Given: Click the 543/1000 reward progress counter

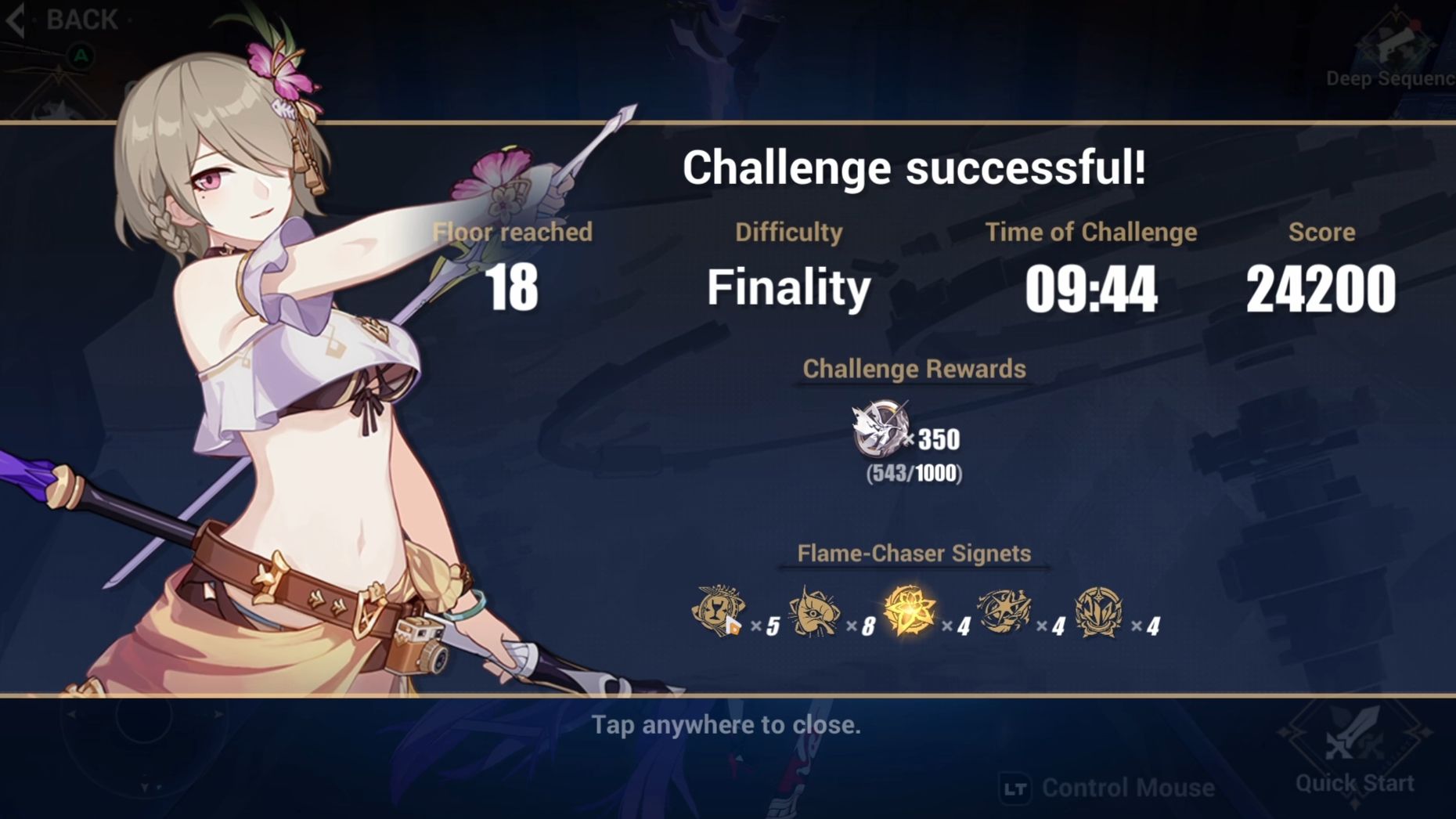Looking at the screenshot, I should 913,473.
